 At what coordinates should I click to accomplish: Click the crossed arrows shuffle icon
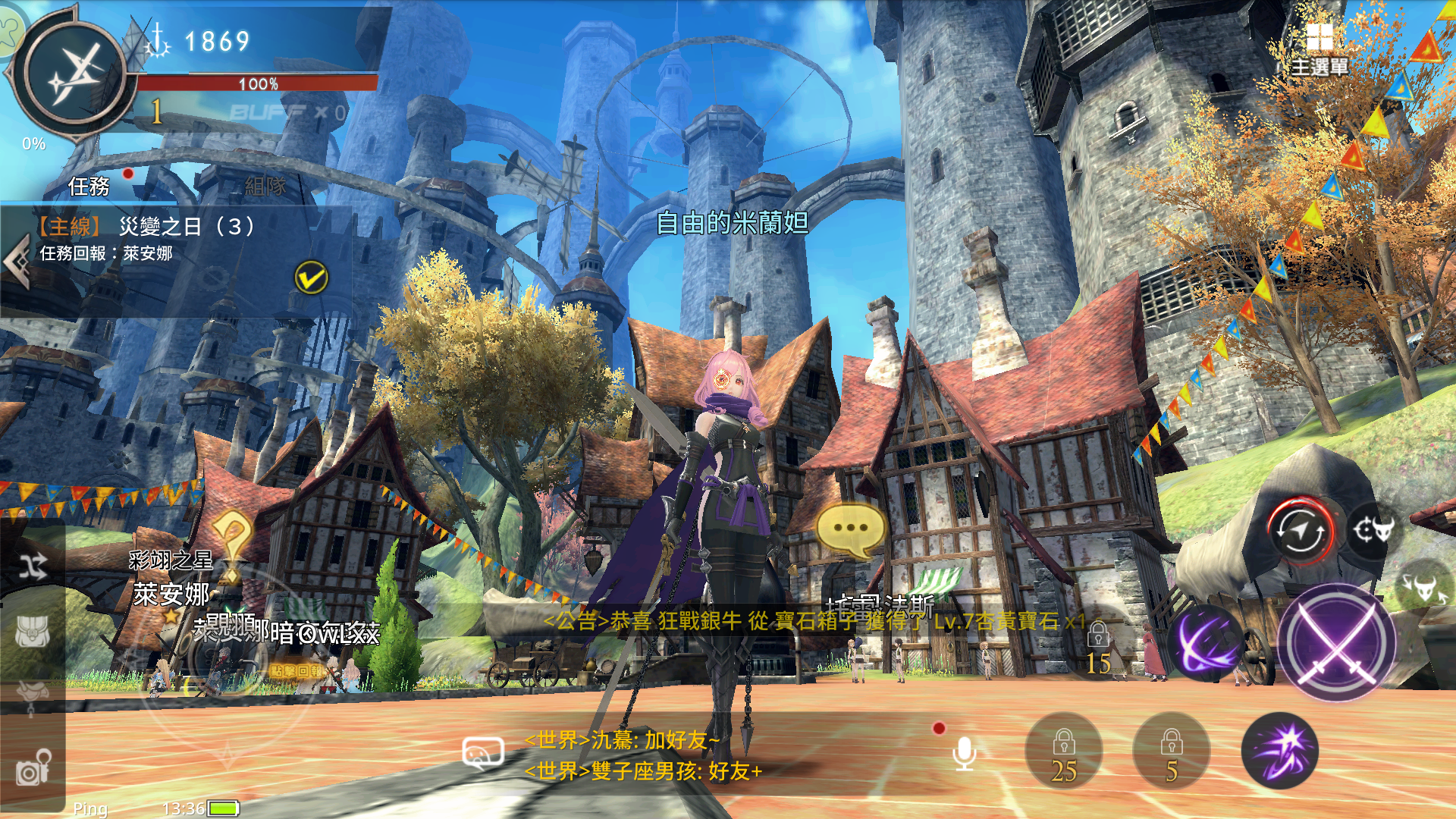(x=33, y=566)
